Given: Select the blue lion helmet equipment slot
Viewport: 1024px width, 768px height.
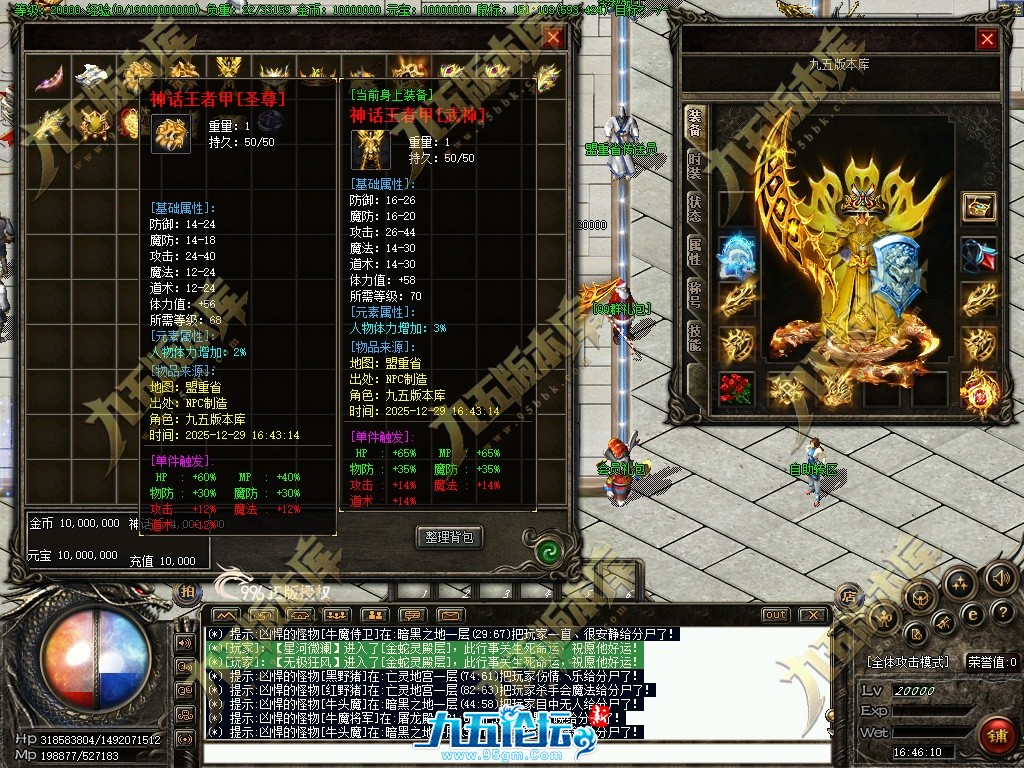Looking at the screenshot, I should (737, 256).
